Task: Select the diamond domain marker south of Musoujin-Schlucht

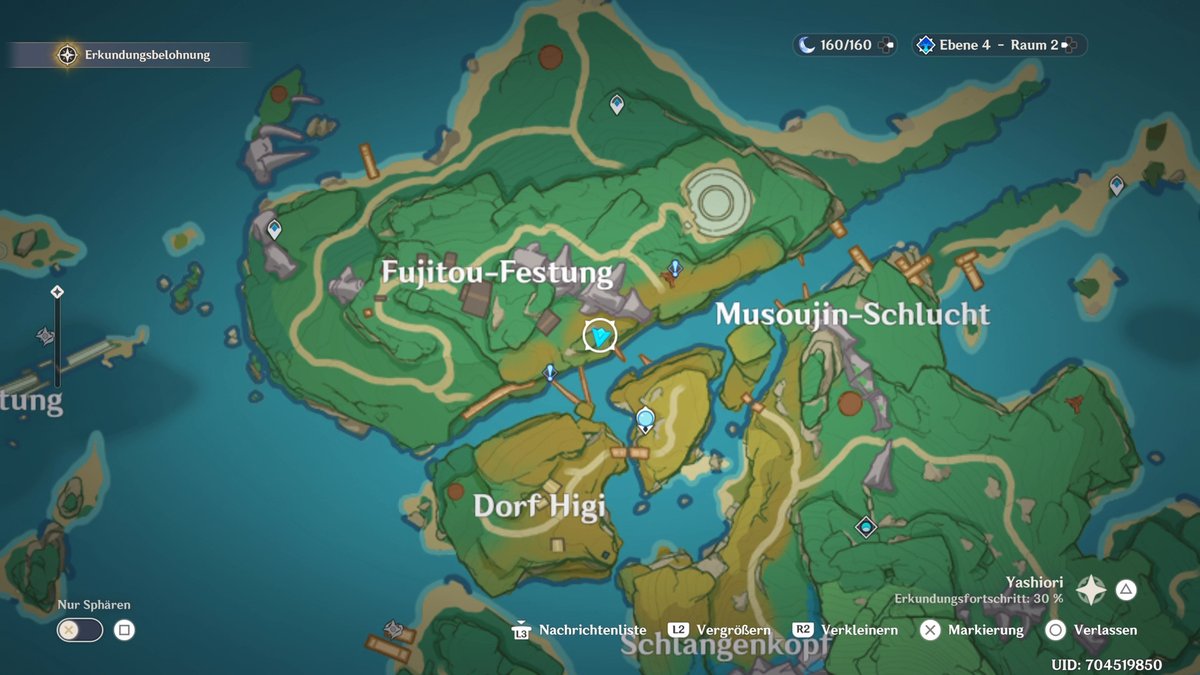Action: [865, 526]
